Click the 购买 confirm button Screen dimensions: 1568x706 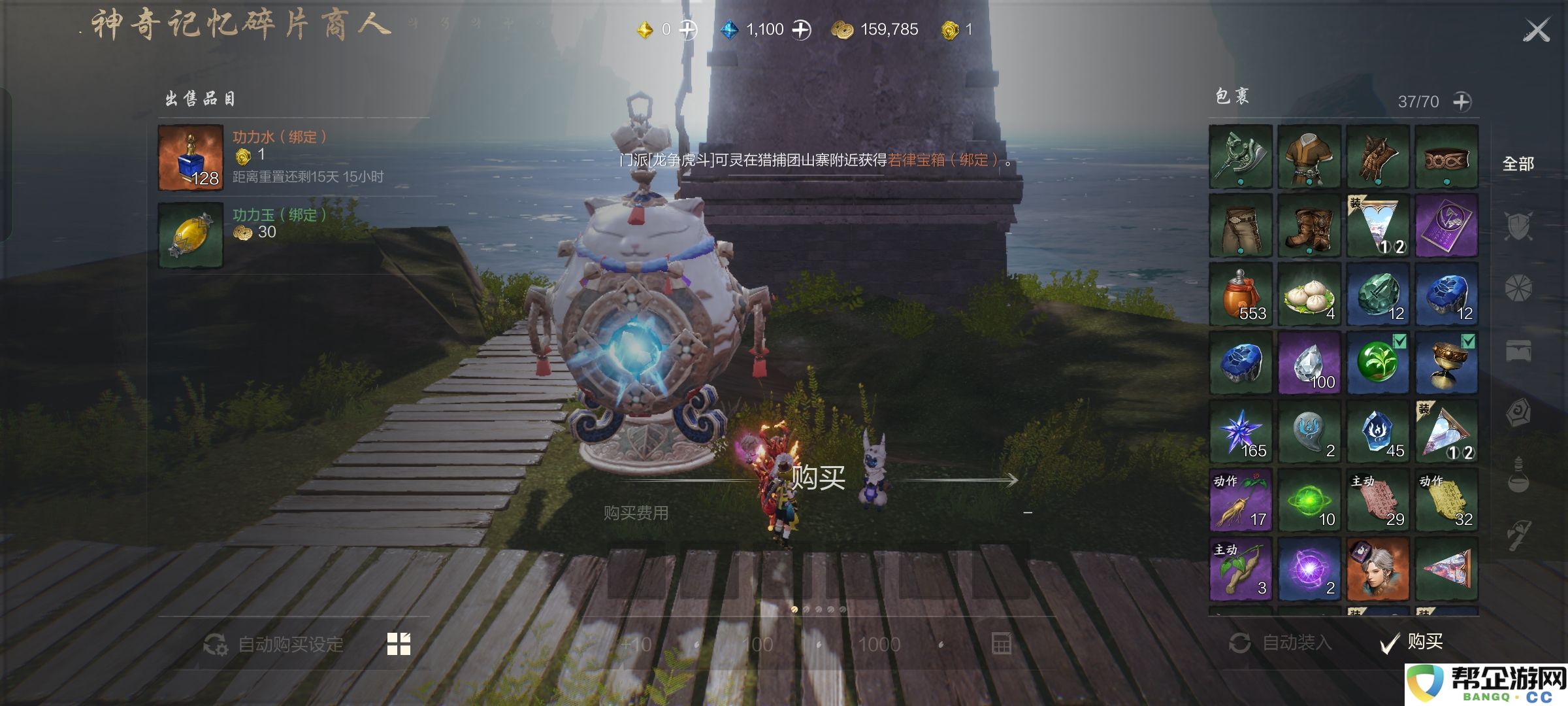coord(1411,643)
